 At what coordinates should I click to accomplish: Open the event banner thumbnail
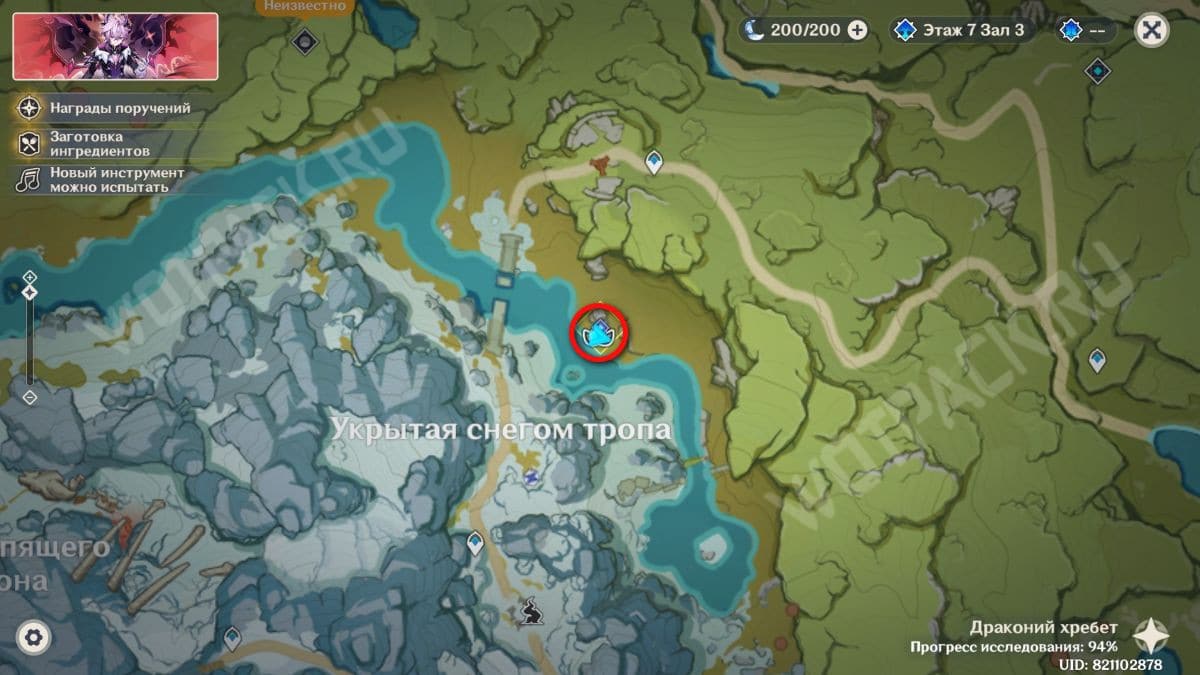[x=115, y=46]
